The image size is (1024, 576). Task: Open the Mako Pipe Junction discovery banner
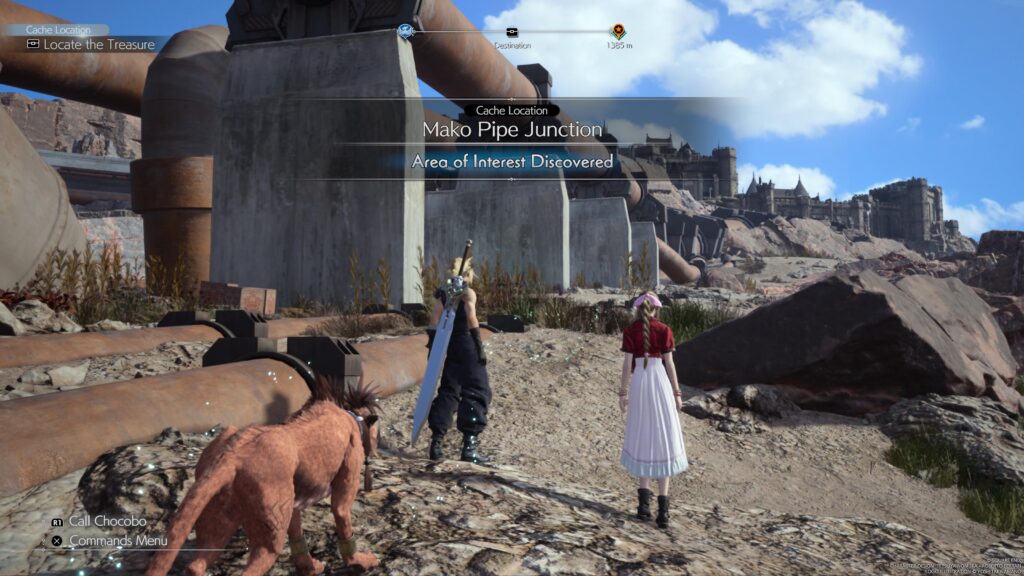[512, 130]
